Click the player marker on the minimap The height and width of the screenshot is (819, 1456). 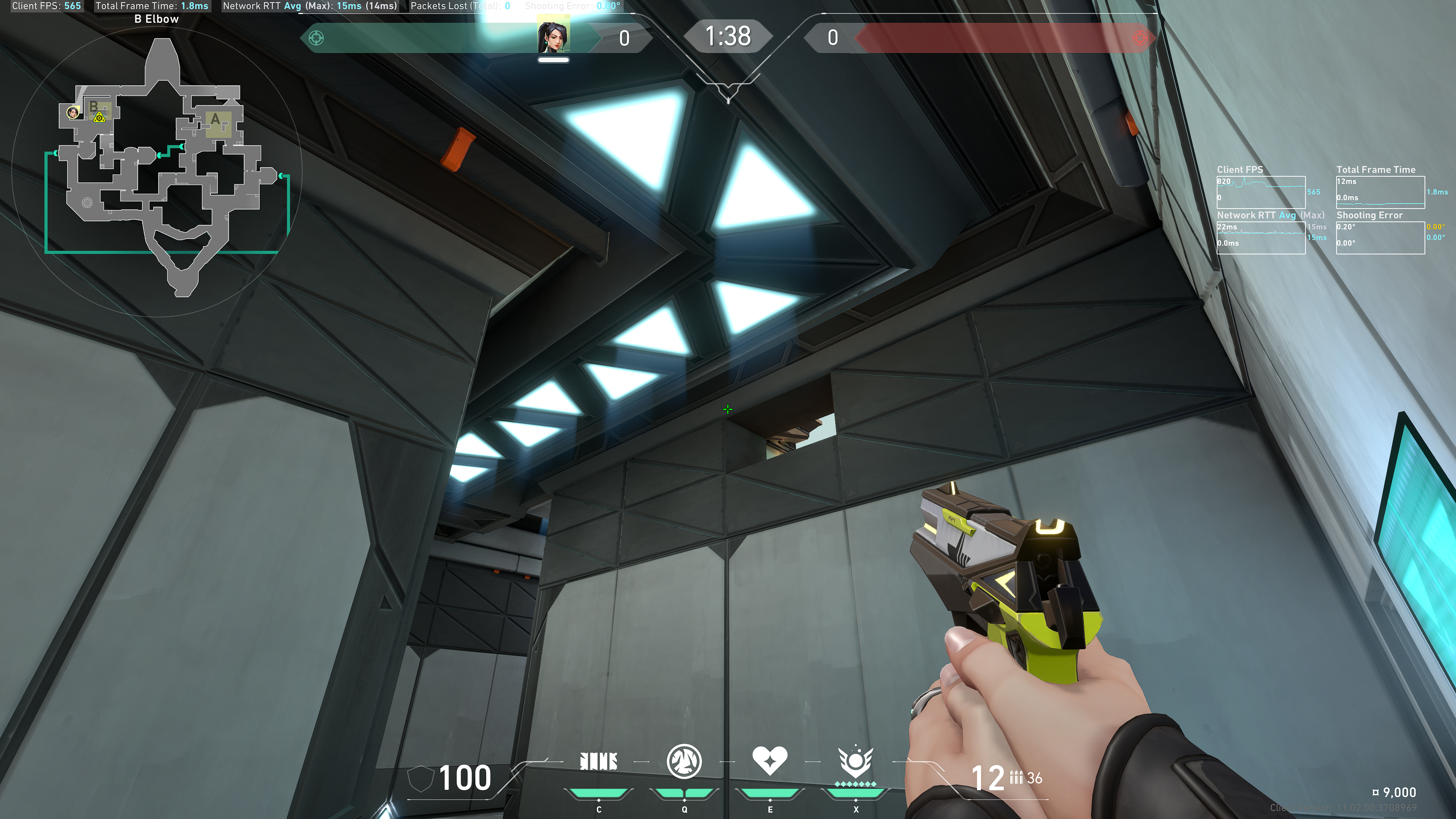pyautogui.click(x=73, y=113)
